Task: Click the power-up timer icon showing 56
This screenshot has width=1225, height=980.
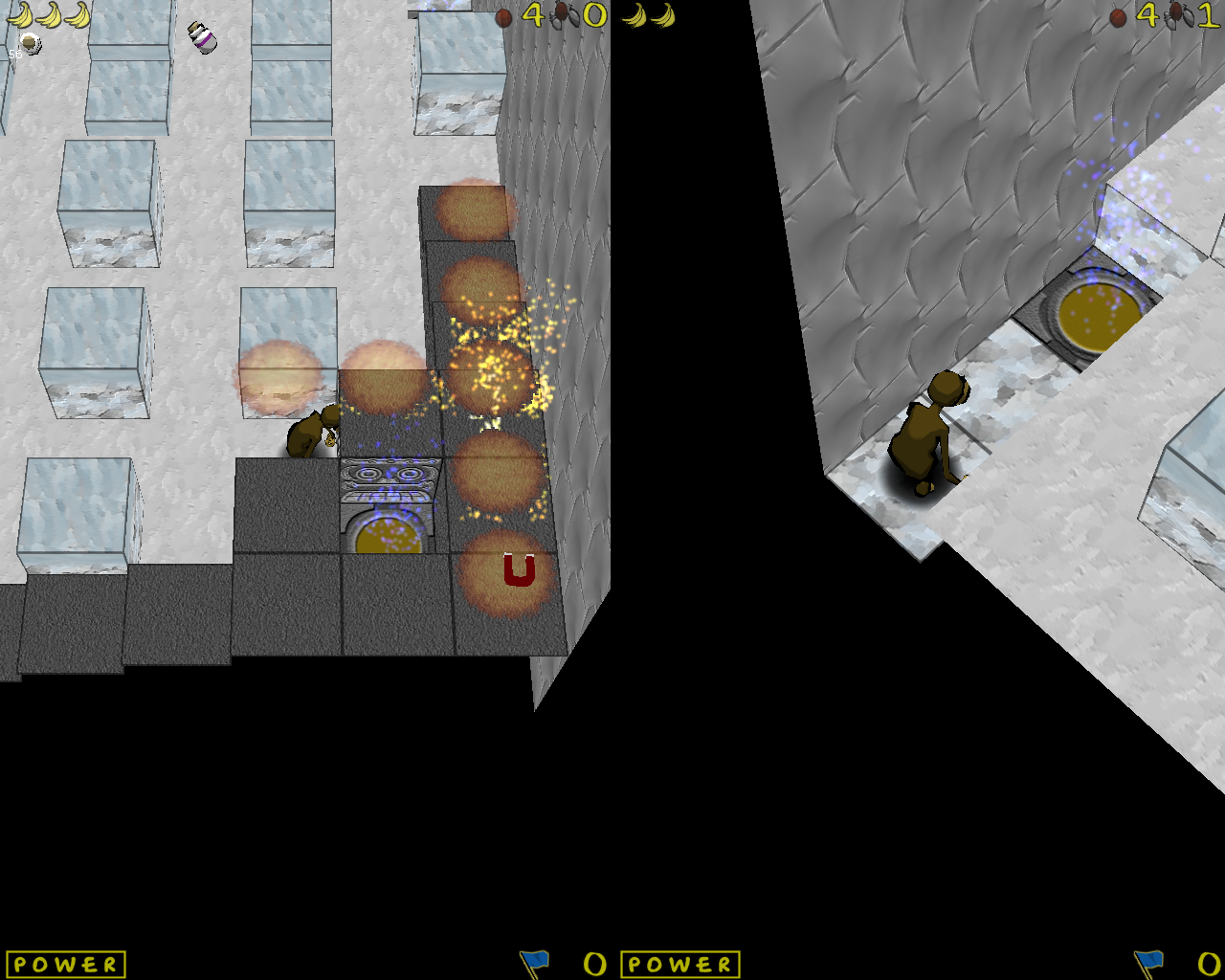Action: [29, 43]
